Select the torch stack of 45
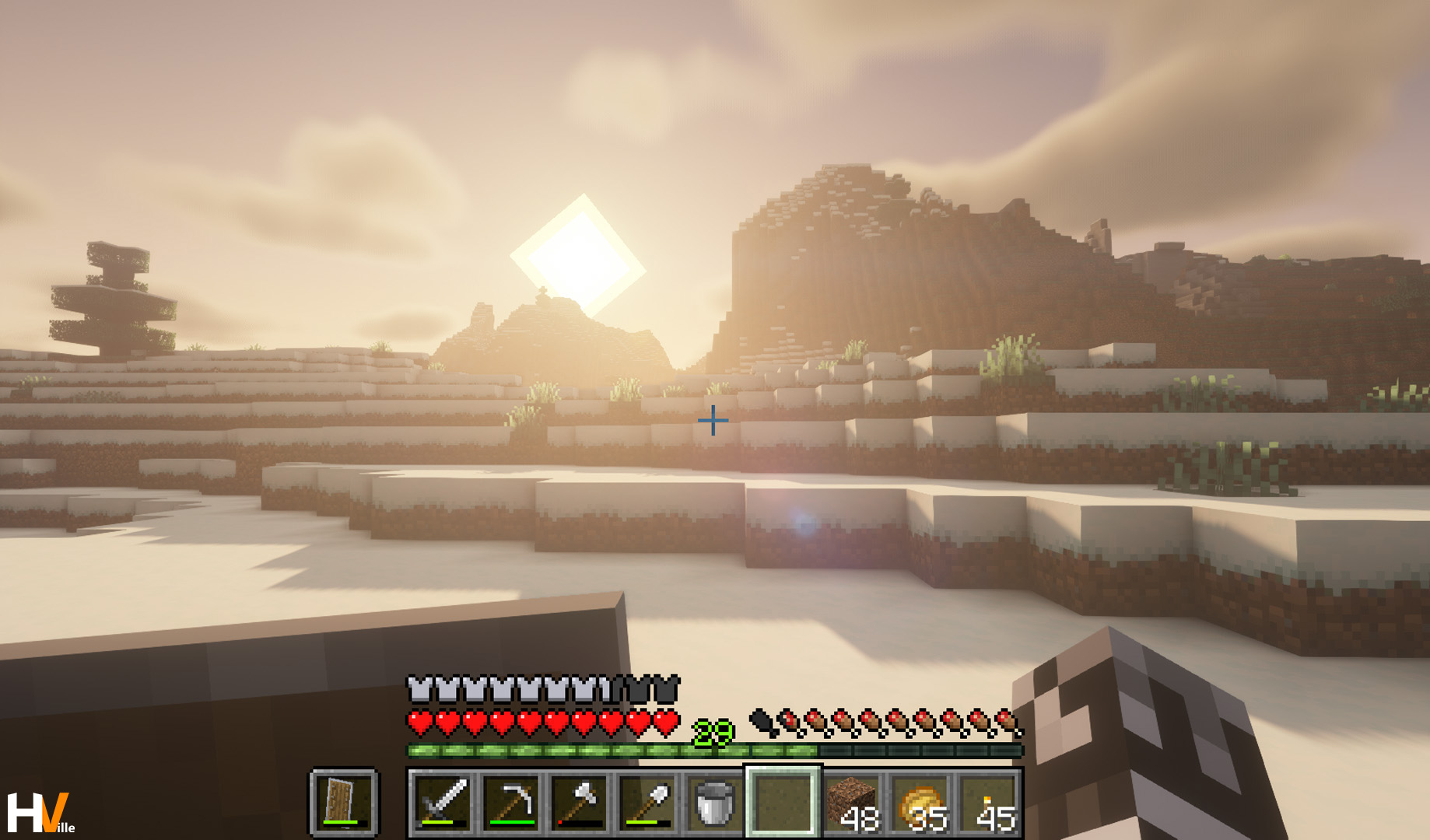This screenshot has width=1430, height=840. pyautogui.click(x=988, y=803)
